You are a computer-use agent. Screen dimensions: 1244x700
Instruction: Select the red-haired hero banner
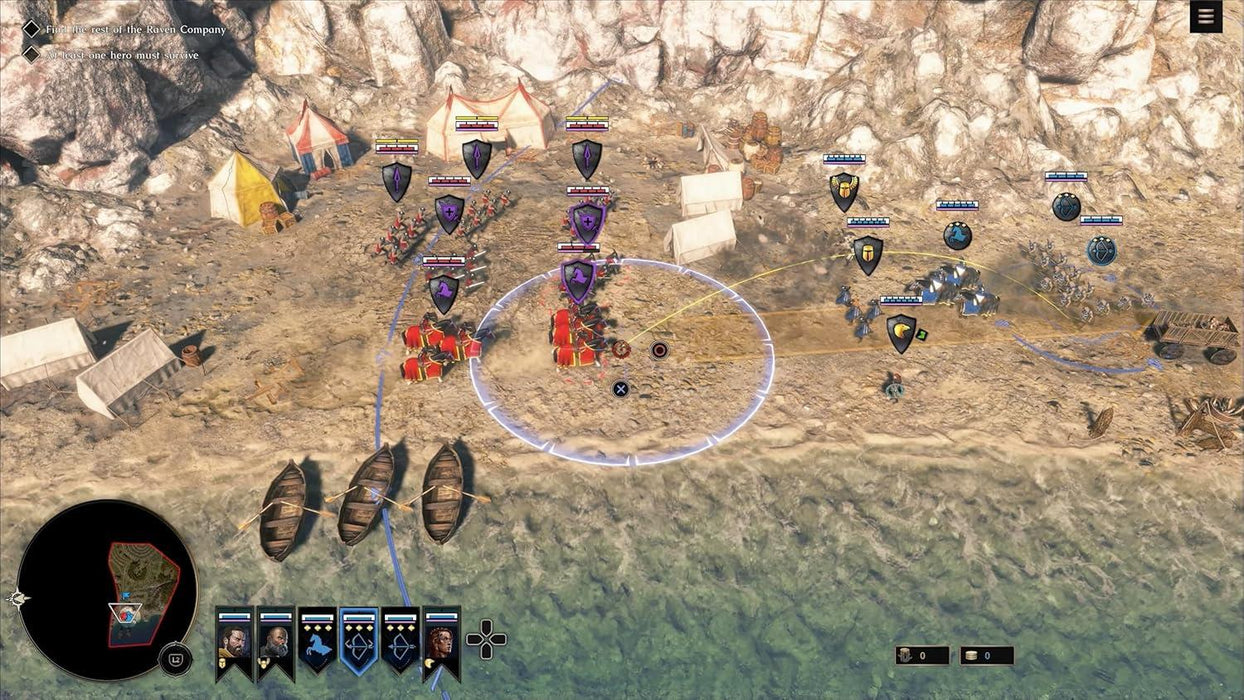(x=442, y=642)
